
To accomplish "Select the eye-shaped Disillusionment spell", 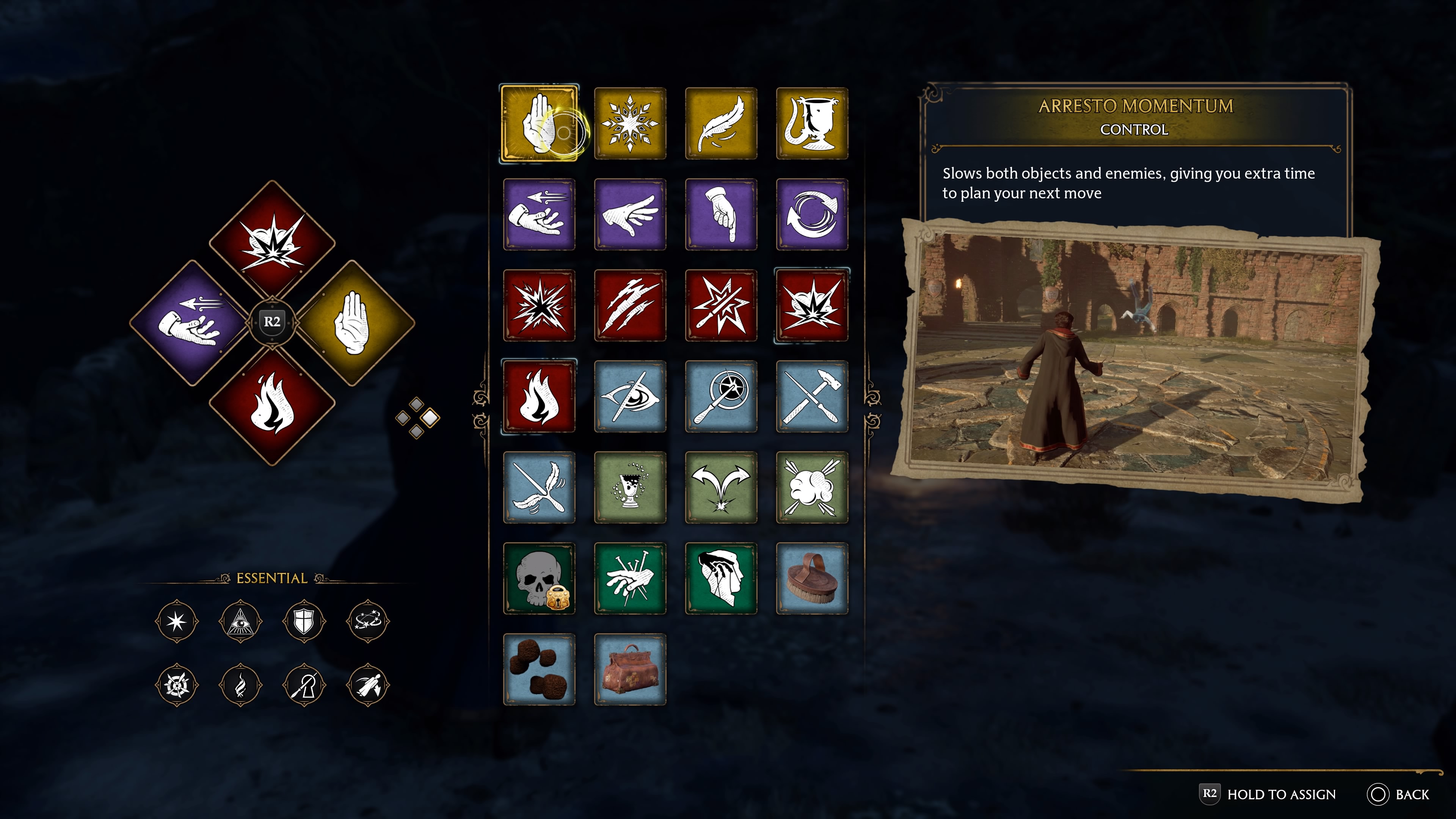I will pos(630,397).
